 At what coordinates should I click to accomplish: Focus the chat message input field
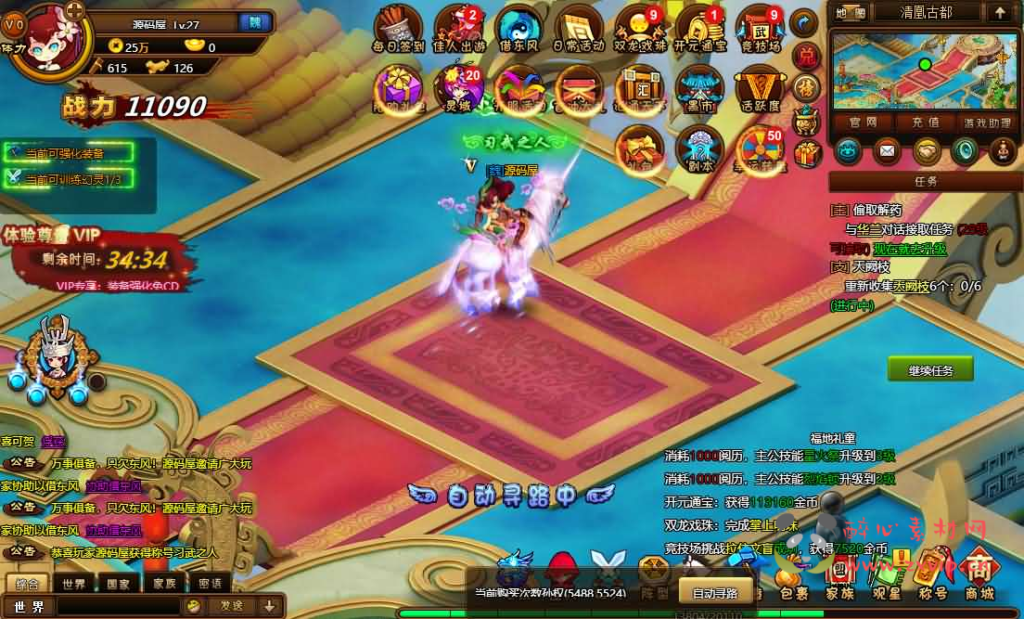118,606
